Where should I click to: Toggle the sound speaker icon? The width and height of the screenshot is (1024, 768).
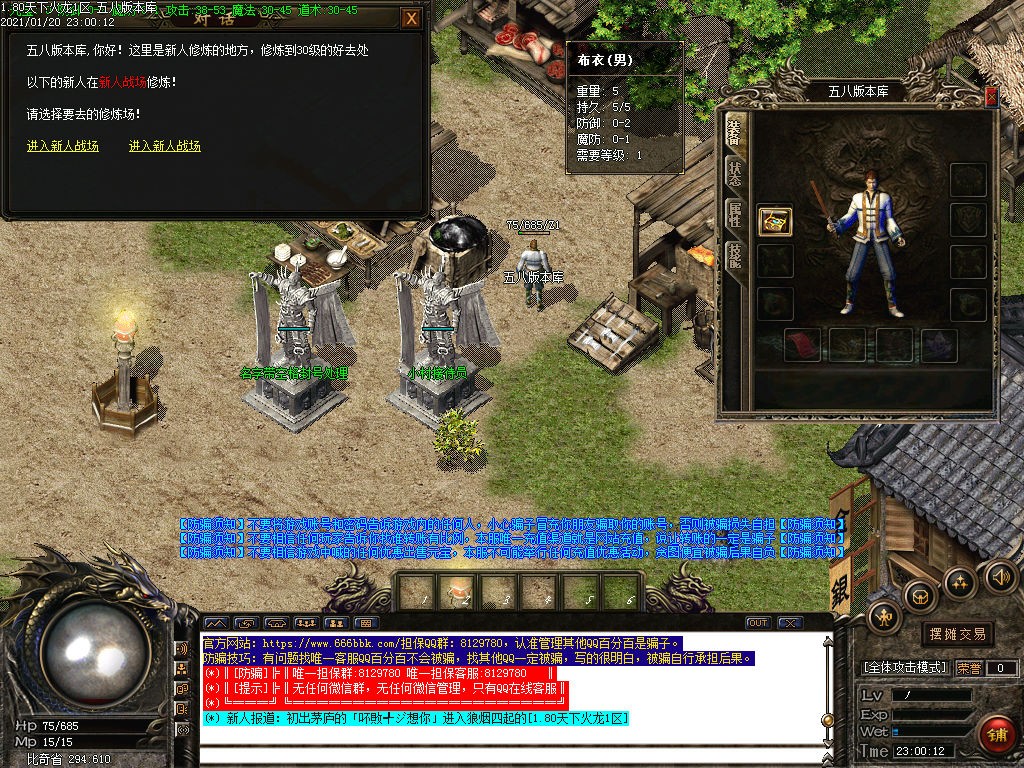[x=1000, y=576]
